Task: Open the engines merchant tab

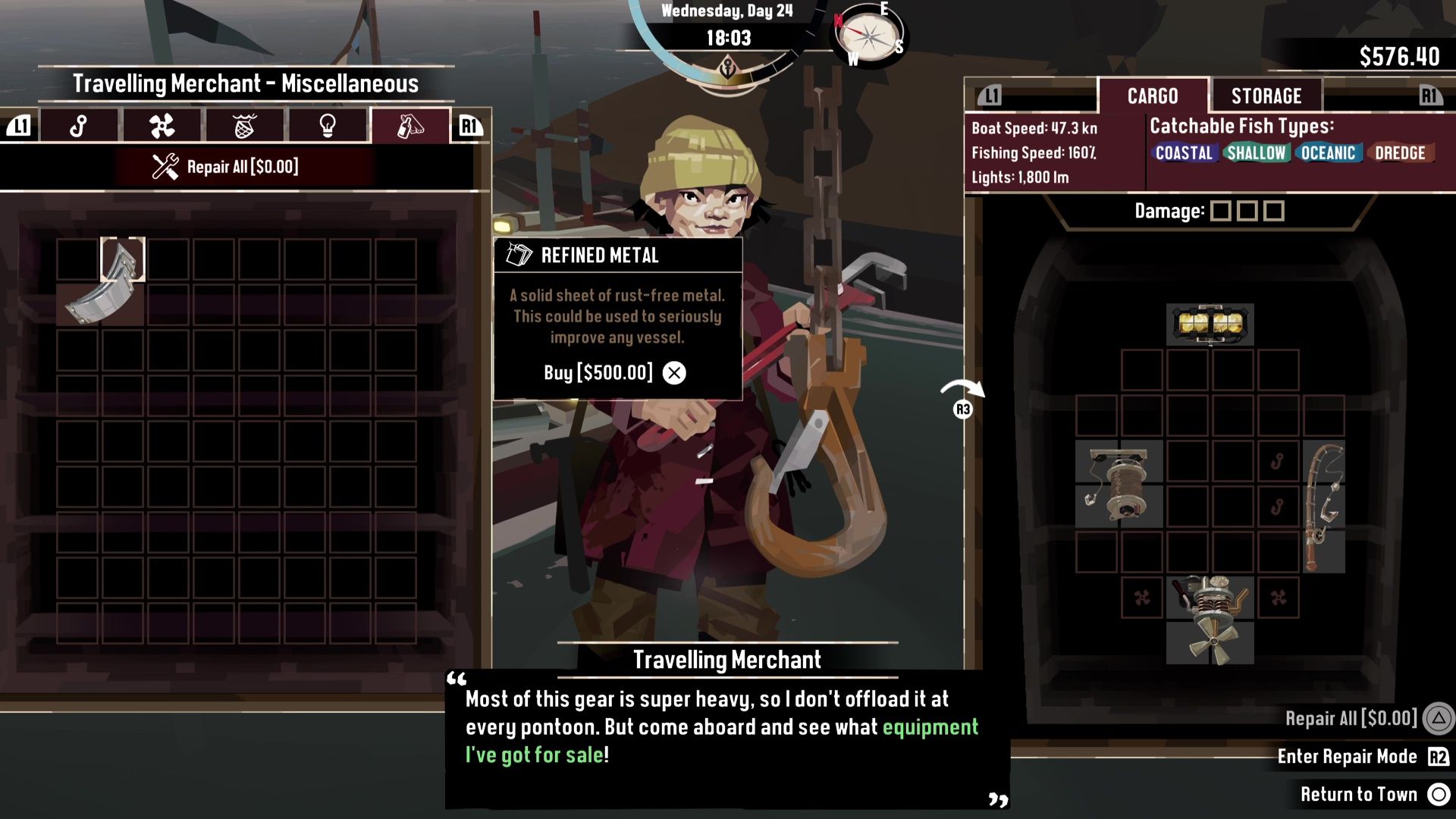Action: pyautogui.click(x=162, y=126)
